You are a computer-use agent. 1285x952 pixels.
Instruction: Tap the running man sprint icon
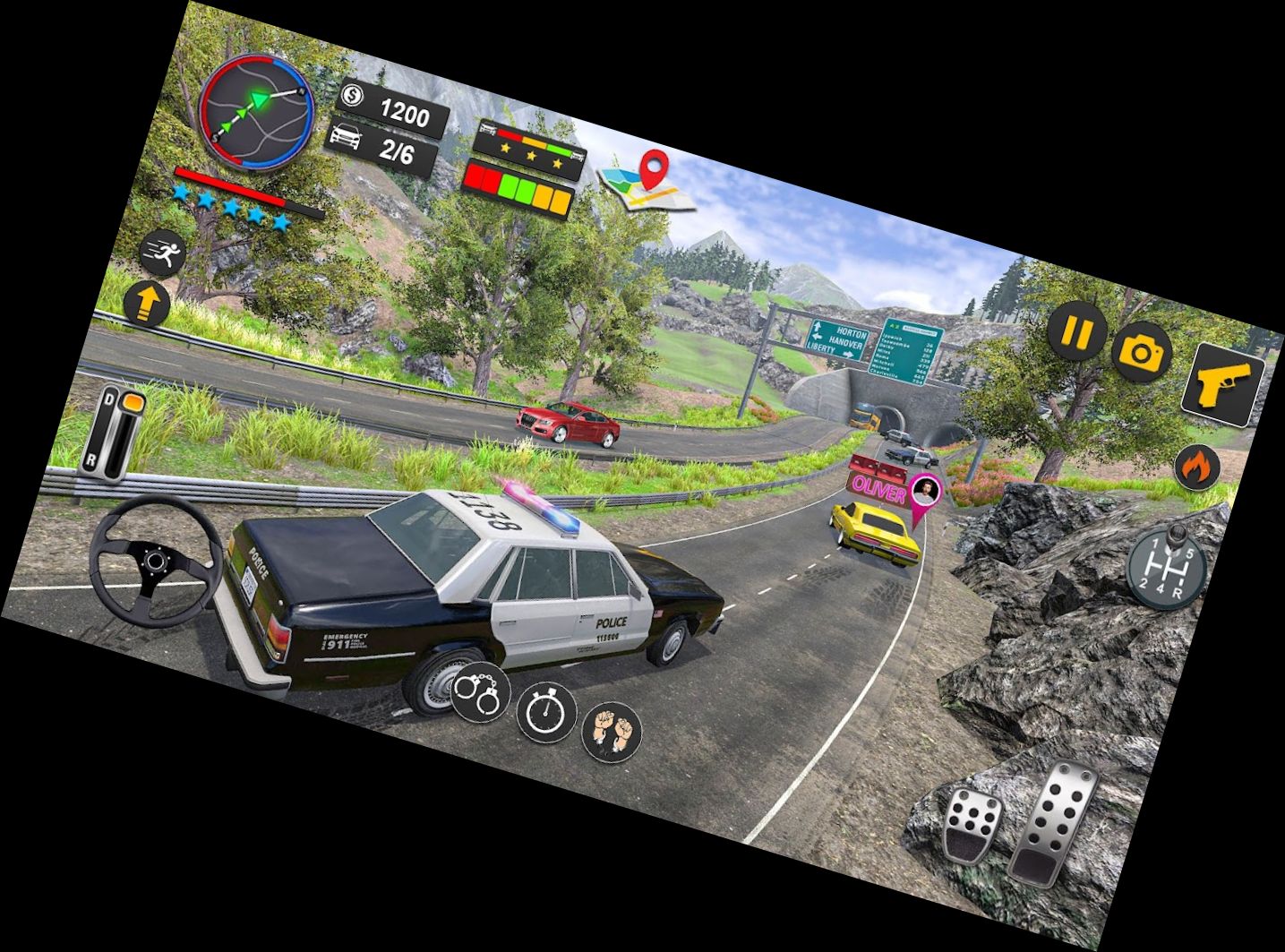point(163,253)
